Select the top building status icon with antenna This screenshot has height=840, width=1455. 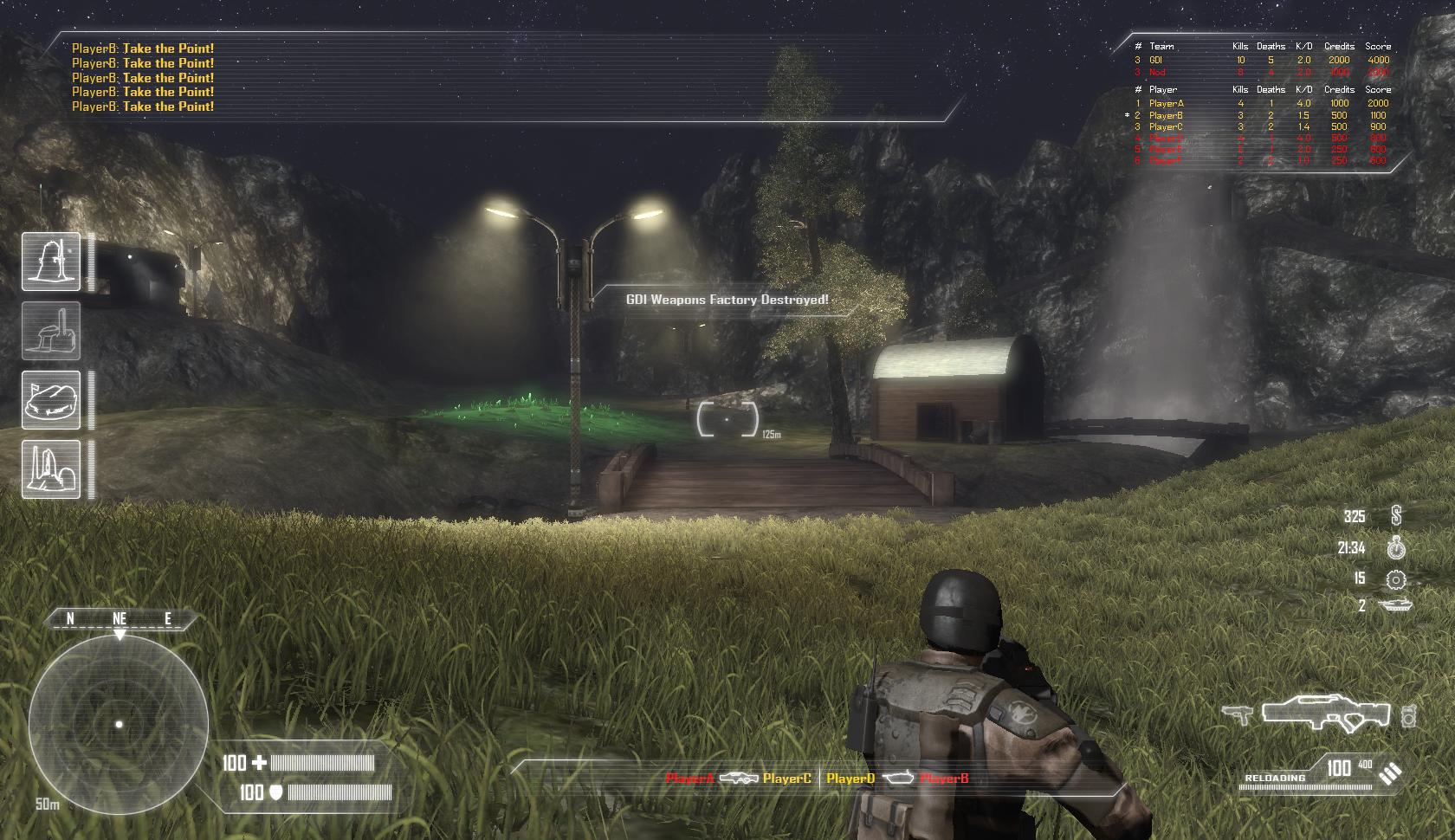point(51,262)
